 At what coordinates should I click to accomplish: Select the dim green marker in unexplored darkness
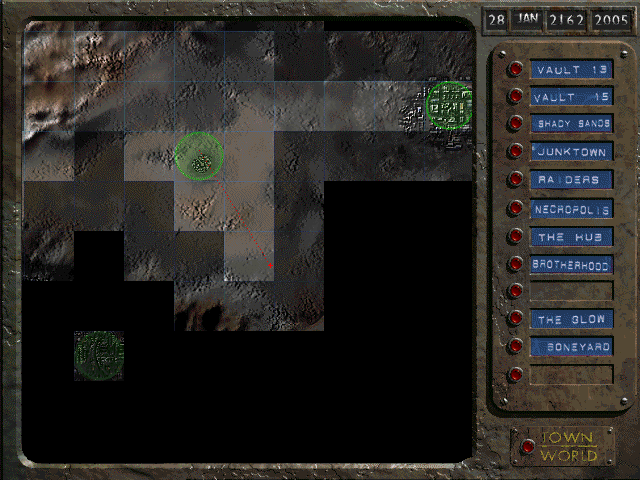pos(99,355)
